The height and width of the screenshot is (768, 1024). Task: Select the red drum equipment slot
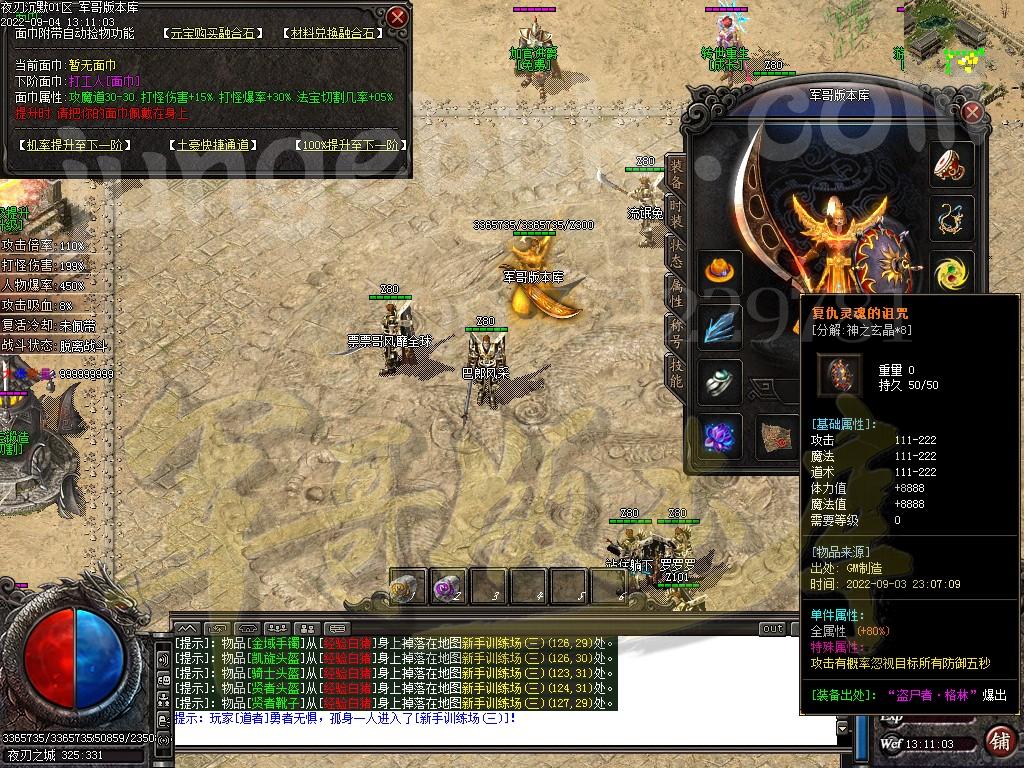952,166
